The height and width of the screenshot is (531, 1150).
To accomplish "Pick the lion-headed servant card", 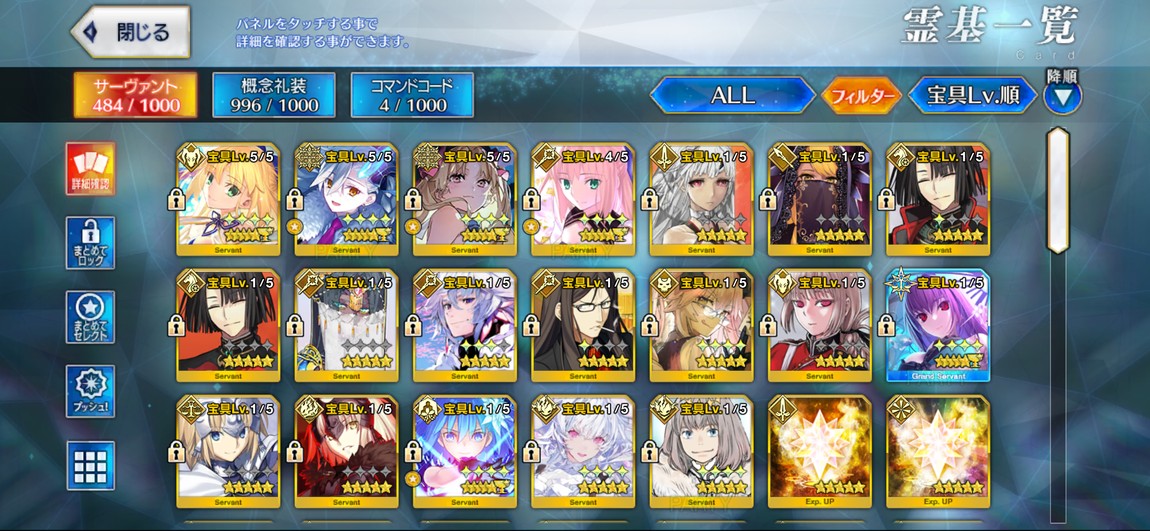I will pyautogui.click(x=700, y=324).
